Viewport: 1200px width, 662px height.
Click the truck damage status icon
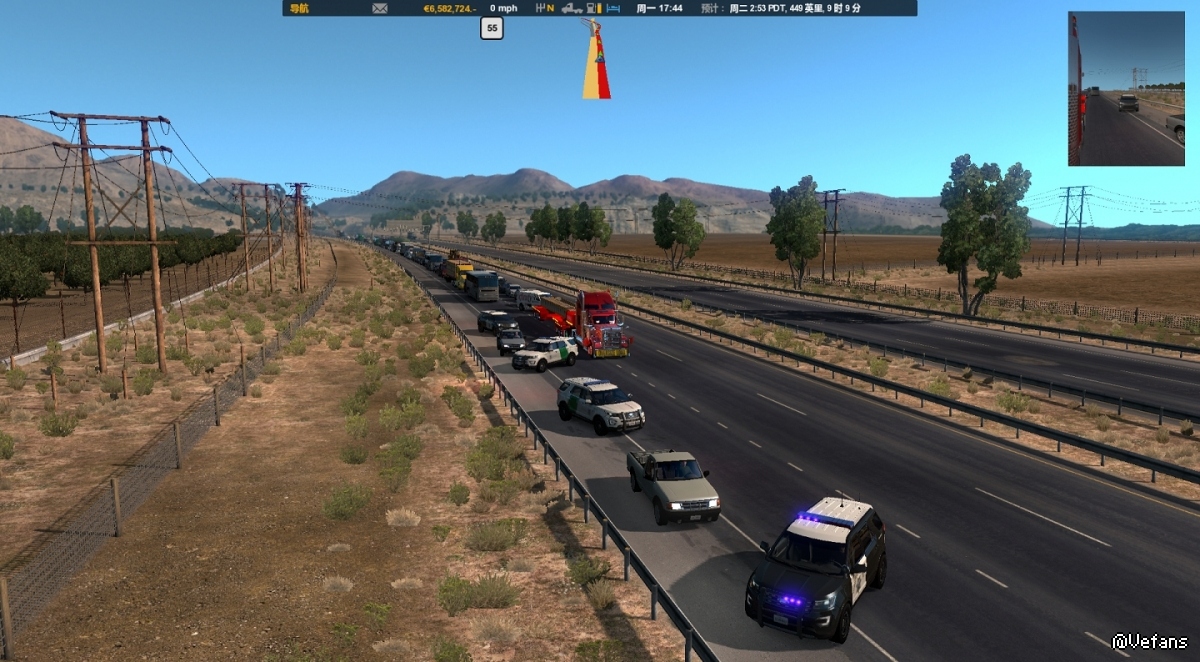571,8
